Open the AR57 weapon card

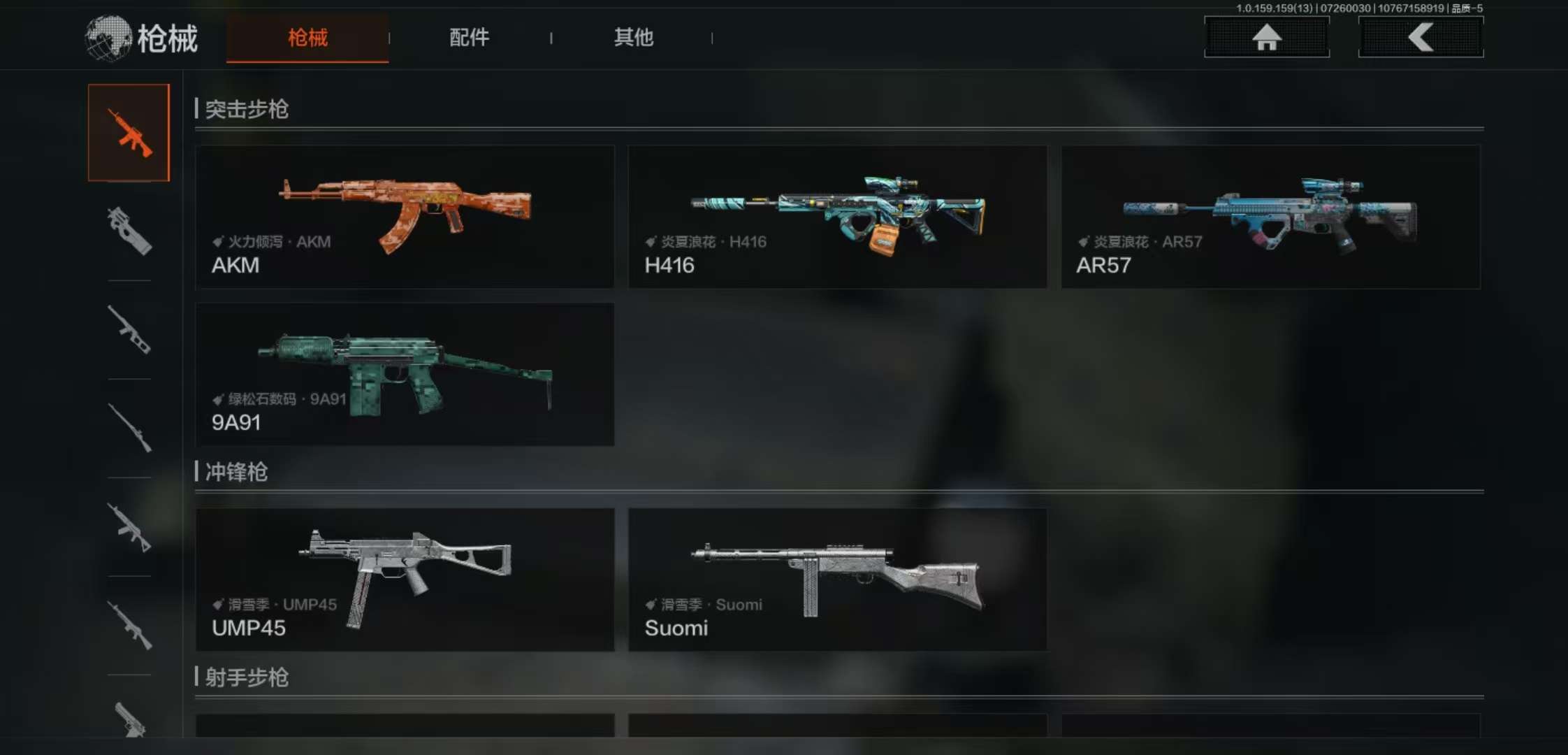(1270, 217)
